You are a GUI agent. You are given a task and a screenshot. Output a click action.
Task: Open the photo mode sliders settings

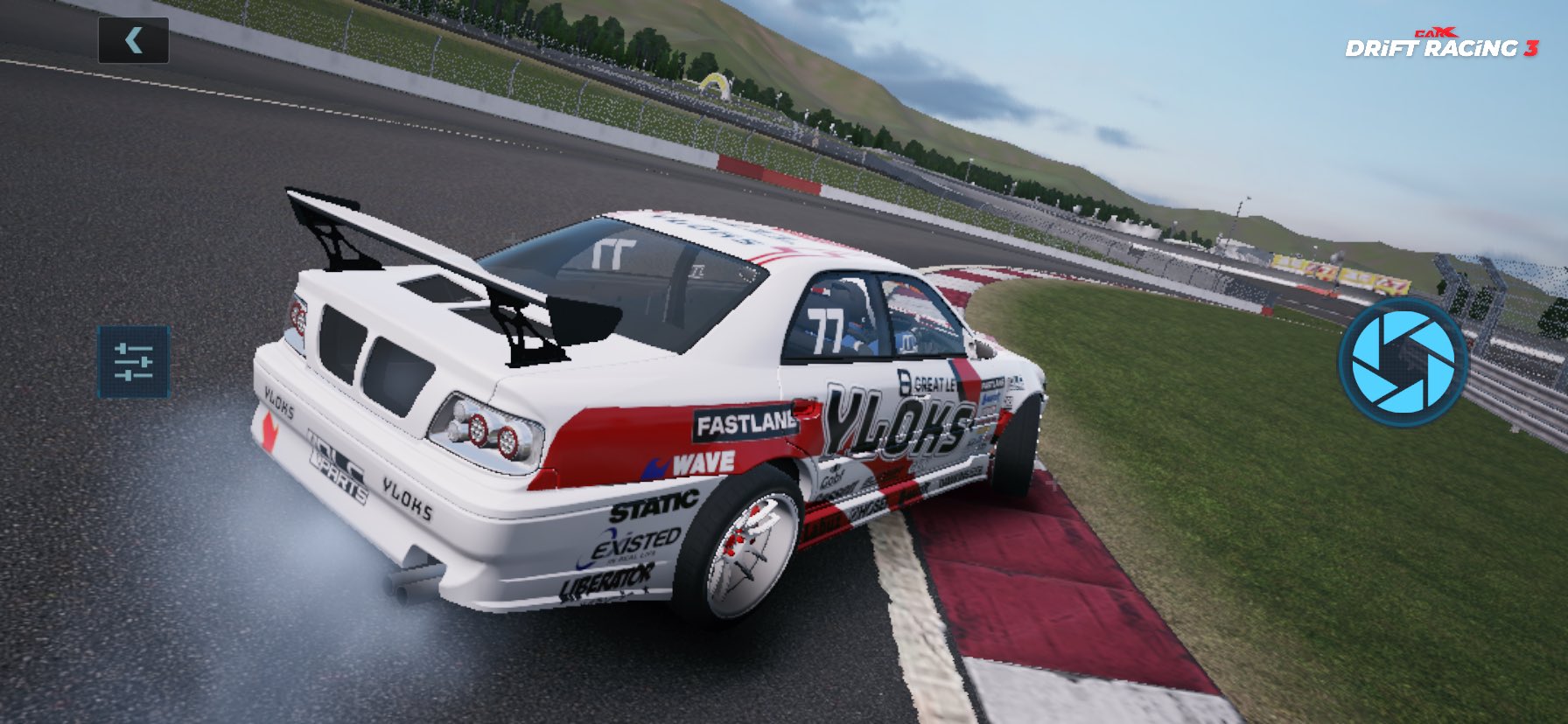(x=133, y=361)
